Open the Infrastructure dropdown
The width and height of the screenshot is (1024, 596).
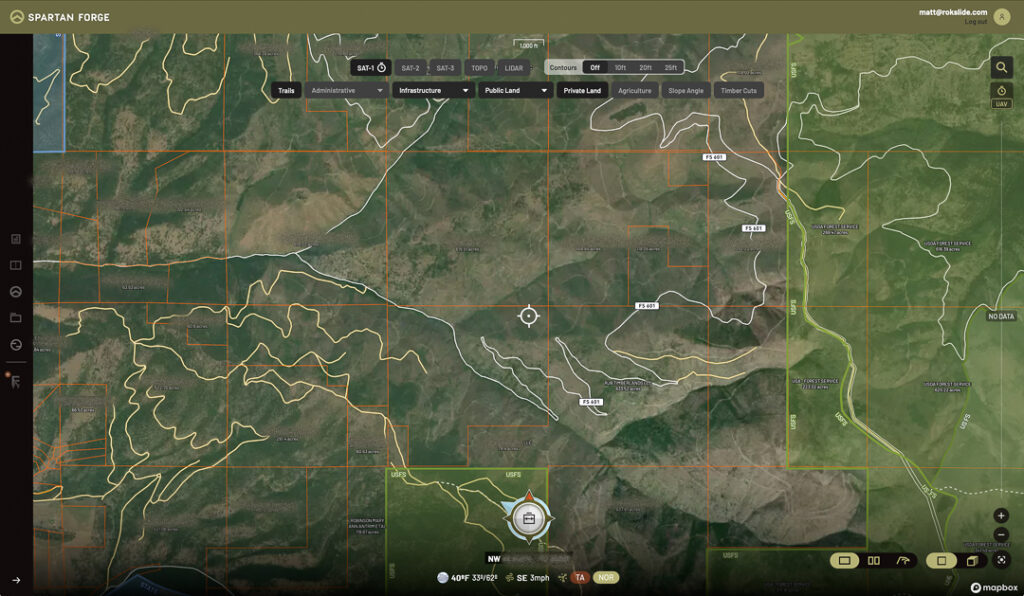[x=433, y=90]
